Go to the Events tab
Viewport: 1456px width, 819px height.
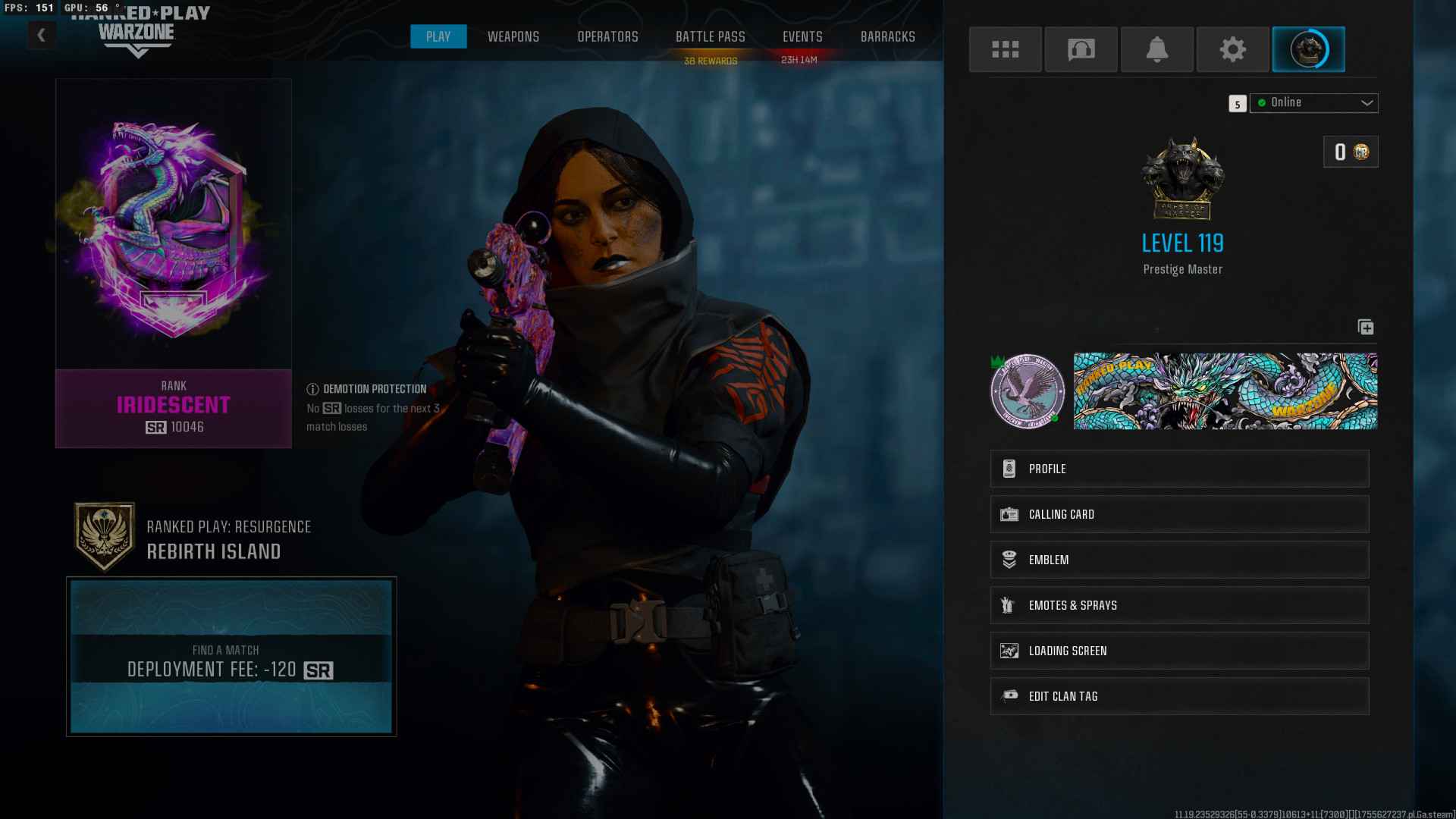tap(802, 36)
